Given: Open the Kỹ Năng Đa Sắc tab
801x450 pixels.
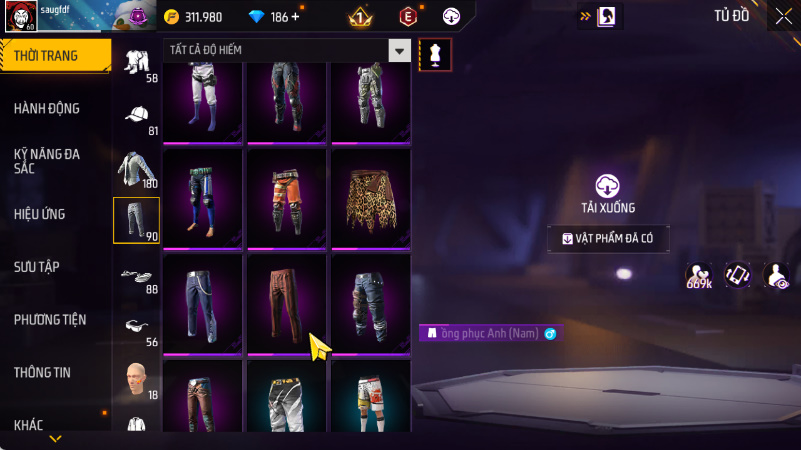Looking at the screenshot, I should click(47, 162).
